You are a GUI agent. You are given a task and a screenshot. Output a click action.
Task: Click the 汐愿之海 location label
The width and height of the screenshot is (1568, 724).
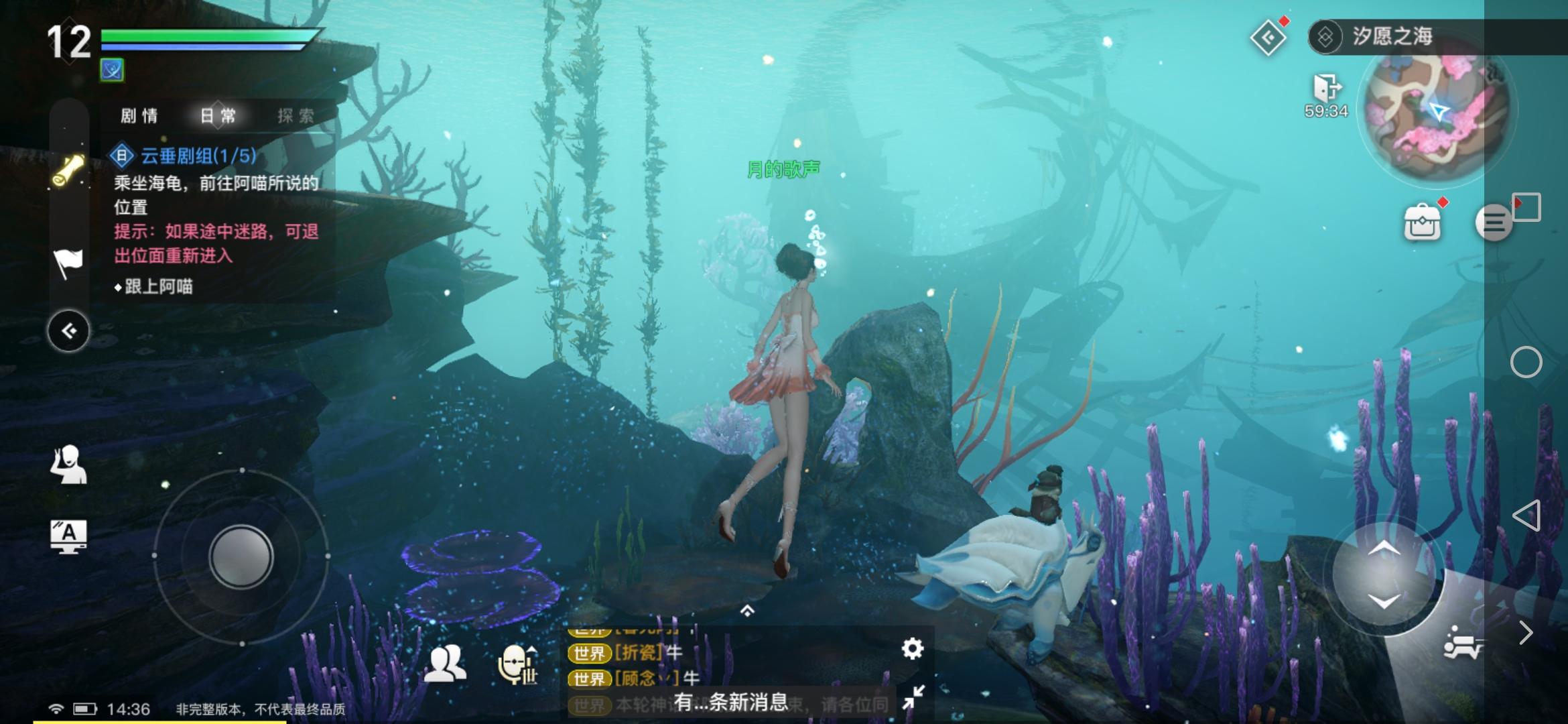(1392, 36)
